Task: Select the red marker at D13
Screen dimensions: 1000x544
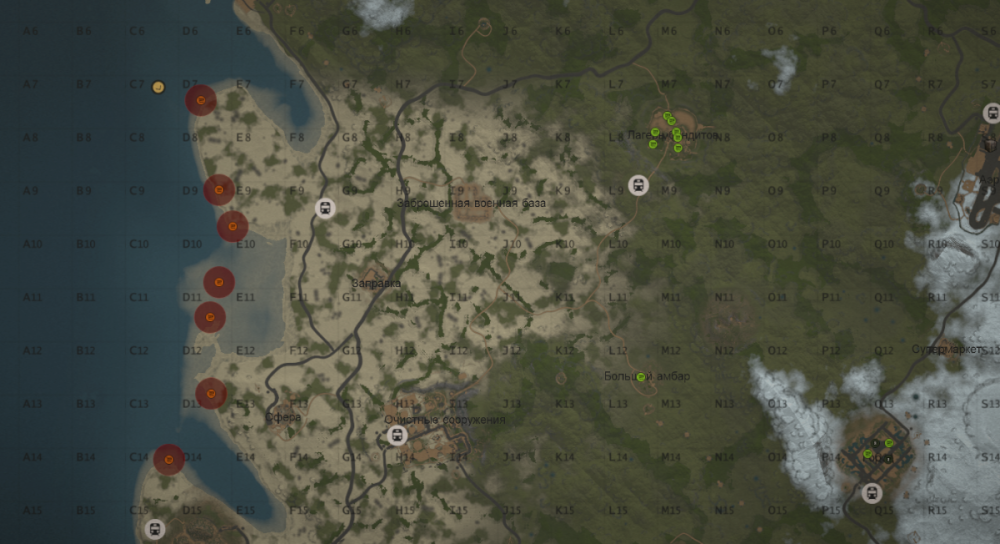Action: coord(210,393)
